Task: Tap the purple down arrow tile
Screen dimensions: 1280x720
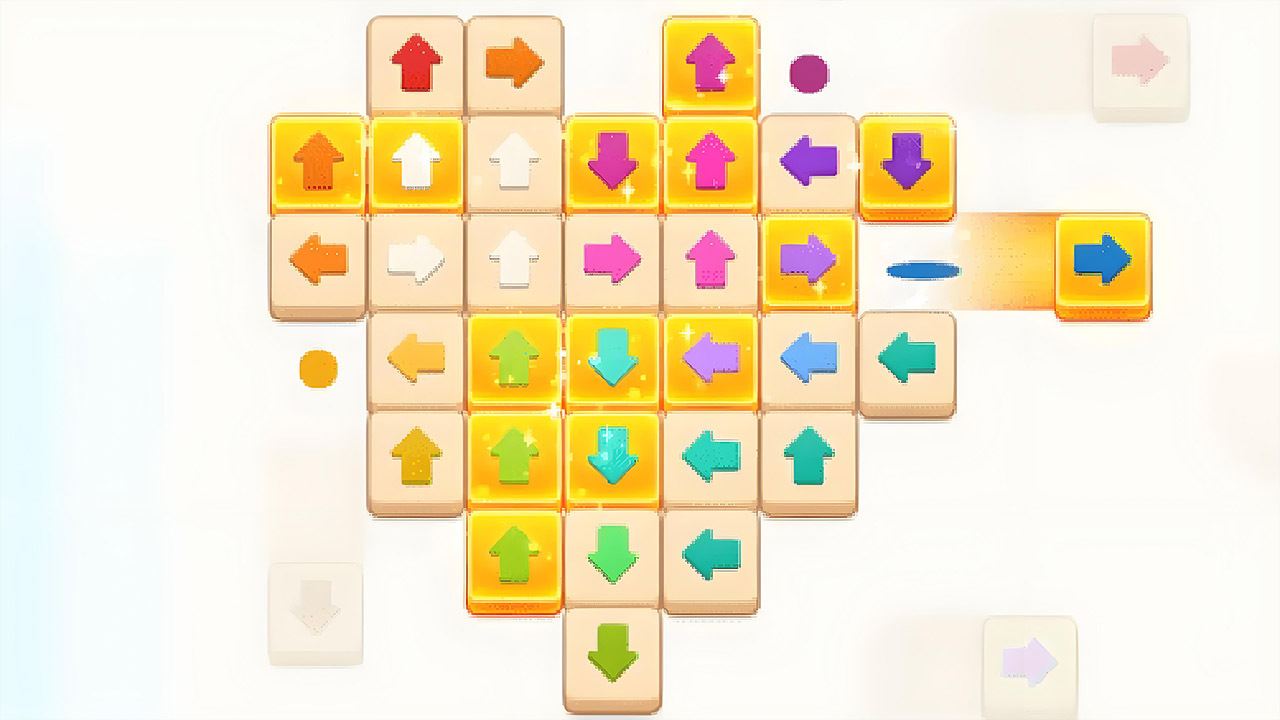Action: pos(906,162)
